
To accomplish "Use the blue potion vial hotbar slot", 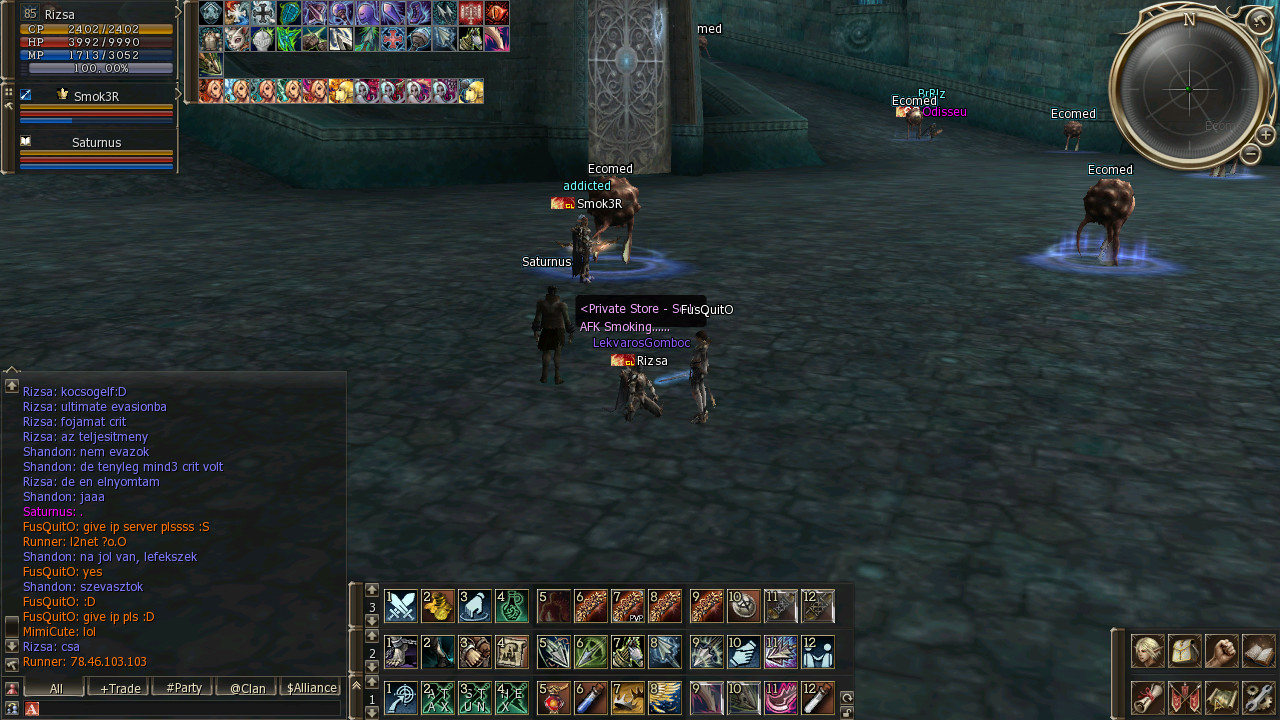I will 591,697.
